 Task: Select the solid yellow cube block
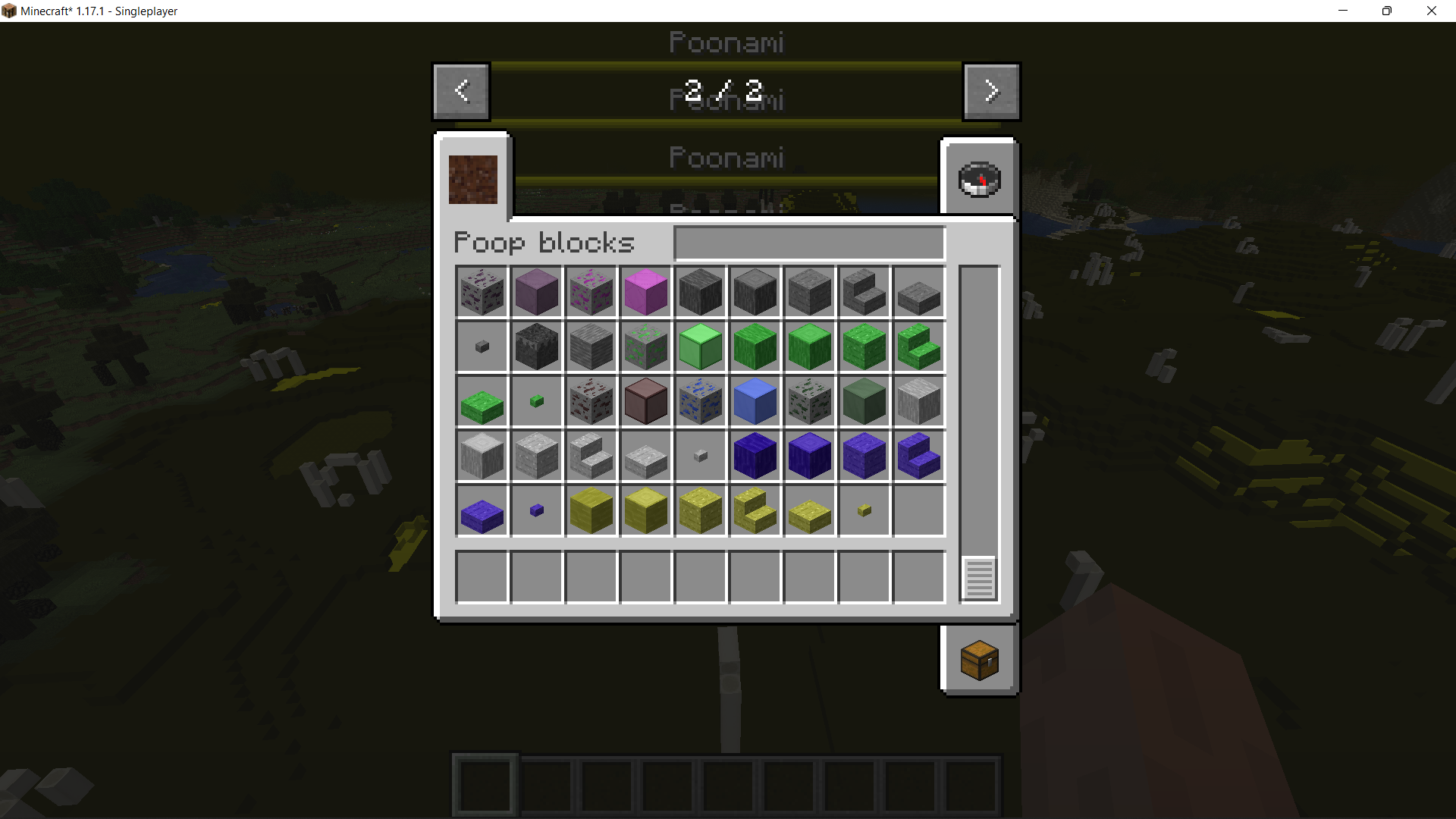coord(591,510)
